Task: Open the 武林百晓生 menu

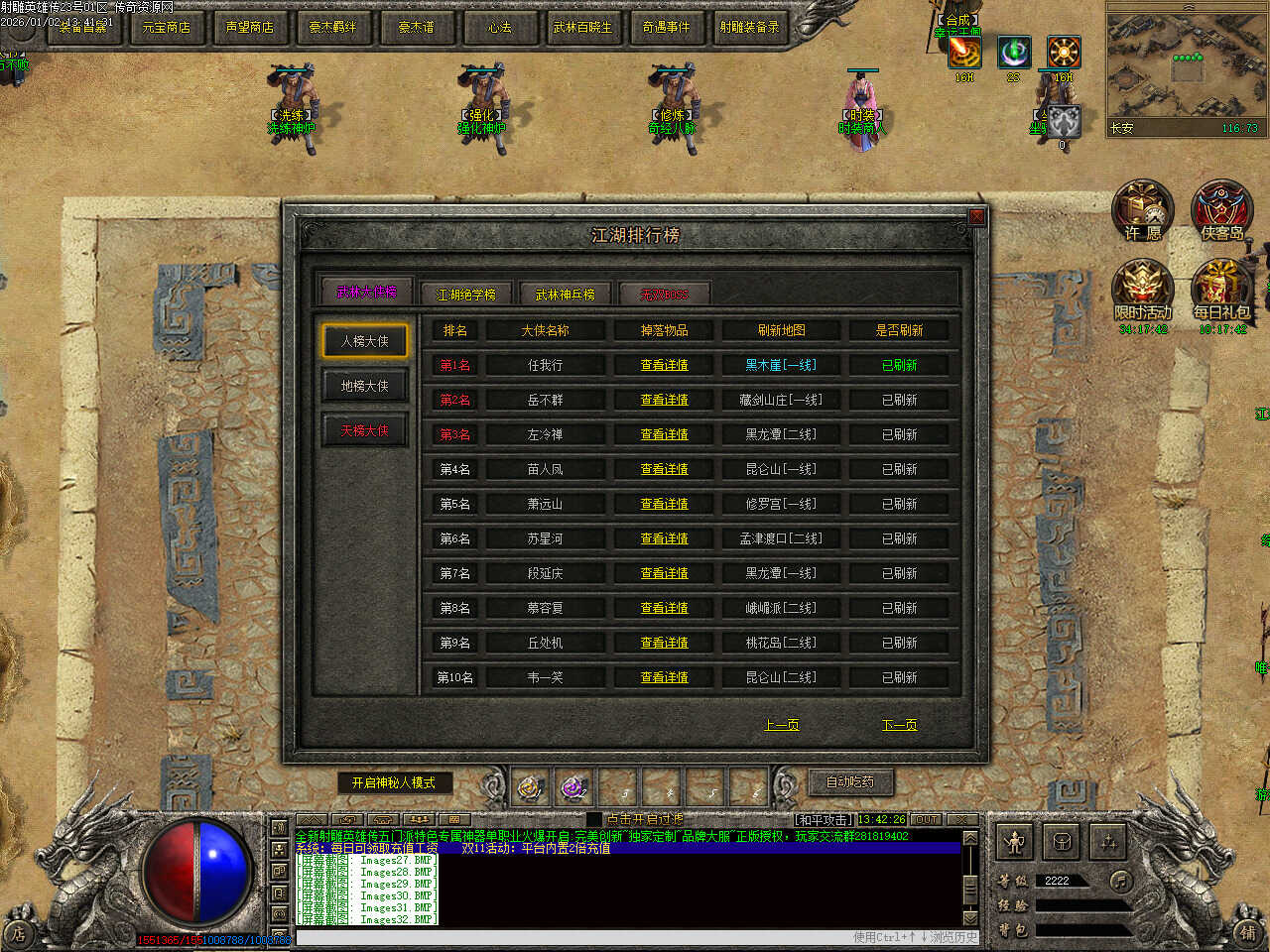Action: point(582,27)
